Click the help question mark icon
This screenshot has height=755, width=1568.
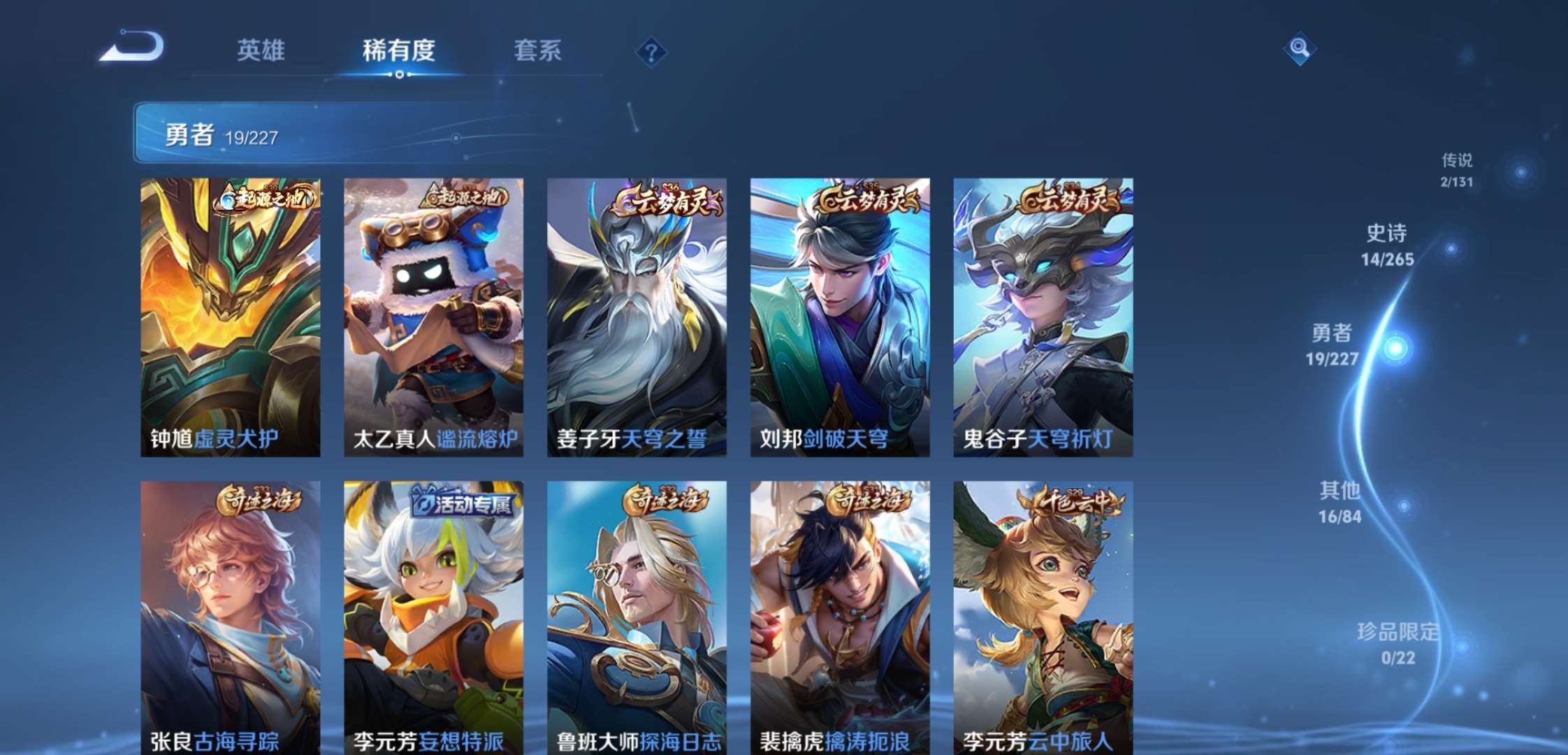point(651,49)
